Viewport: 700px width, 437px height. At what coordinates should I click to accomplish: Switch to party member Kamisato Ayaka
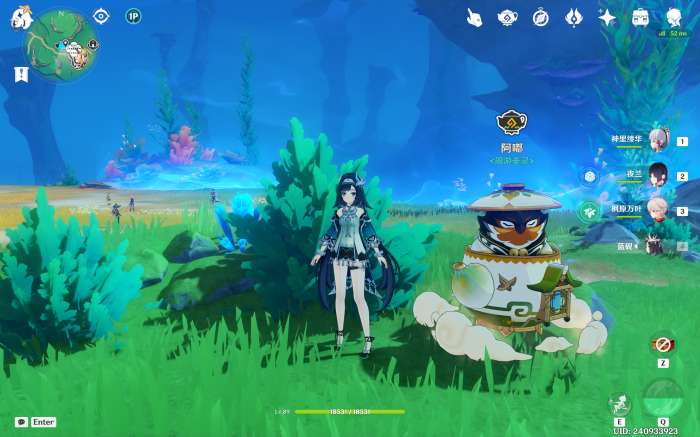click(658, 141)
